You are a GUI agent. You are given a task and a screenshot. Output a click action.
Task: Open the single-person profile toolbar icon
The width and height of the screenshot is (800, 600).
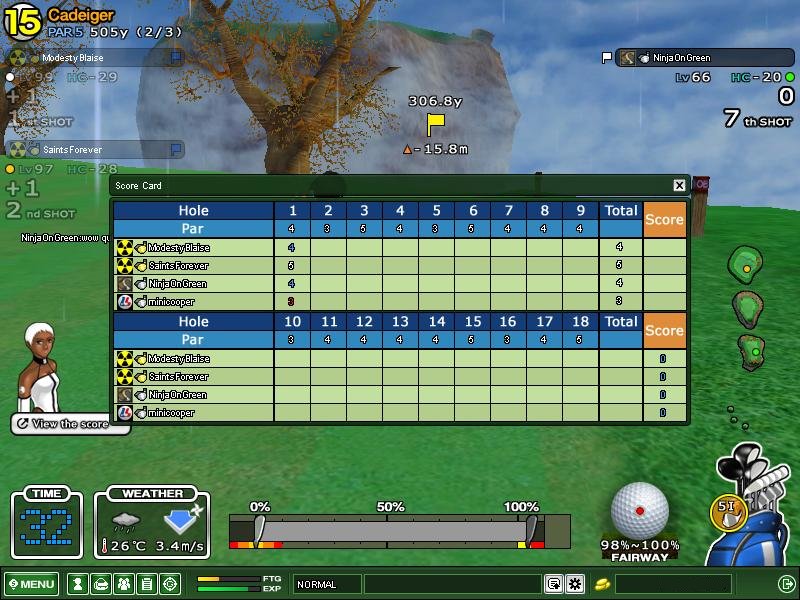[76, 584]
